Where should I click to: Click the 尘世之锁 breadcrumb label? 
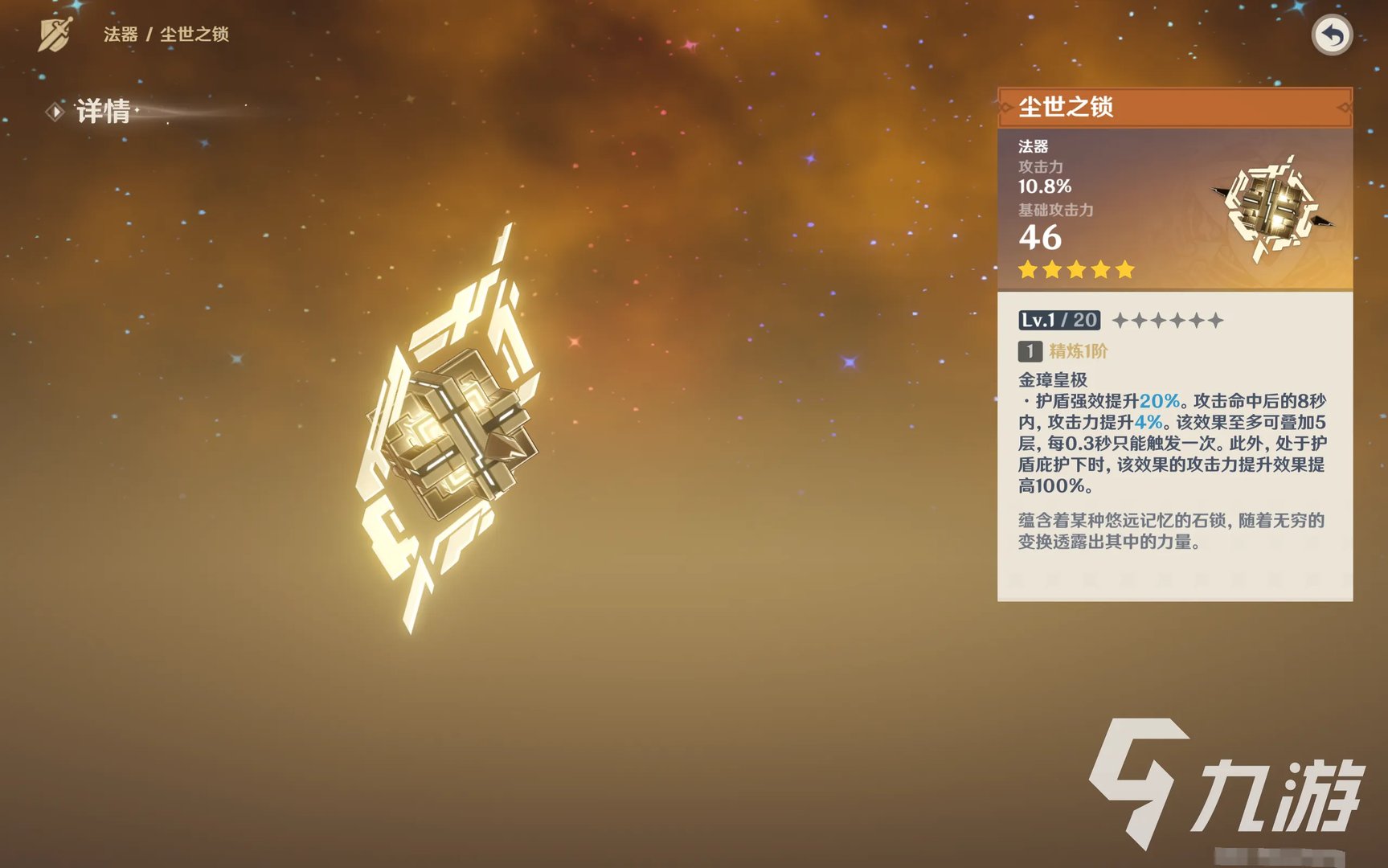click(x=195, y=35)
